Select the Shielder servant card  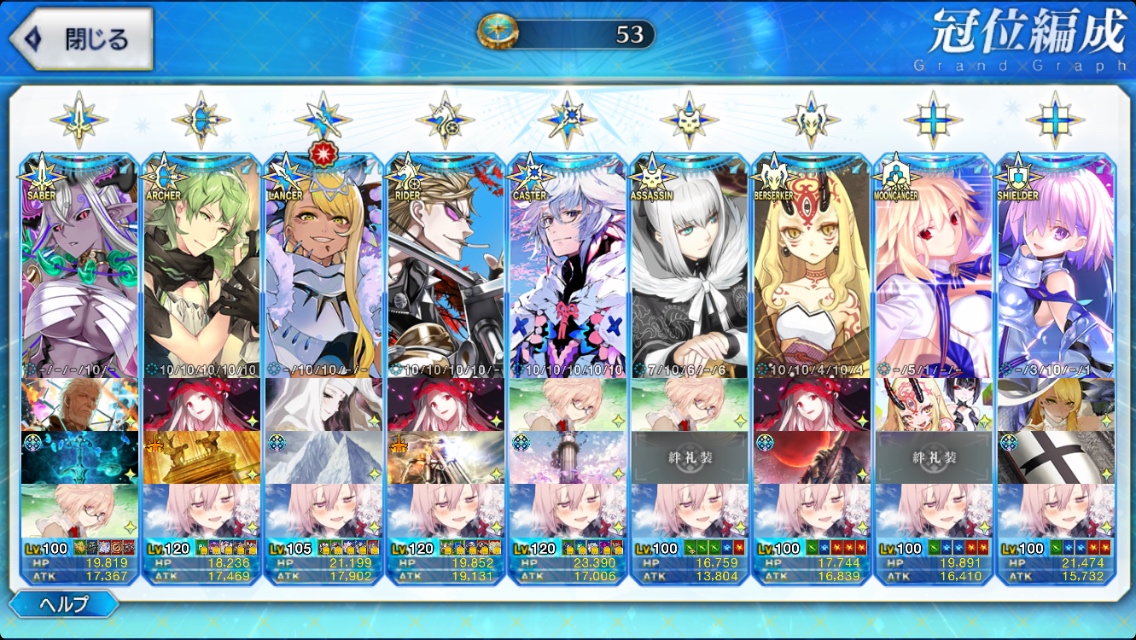coord(1056,270)
